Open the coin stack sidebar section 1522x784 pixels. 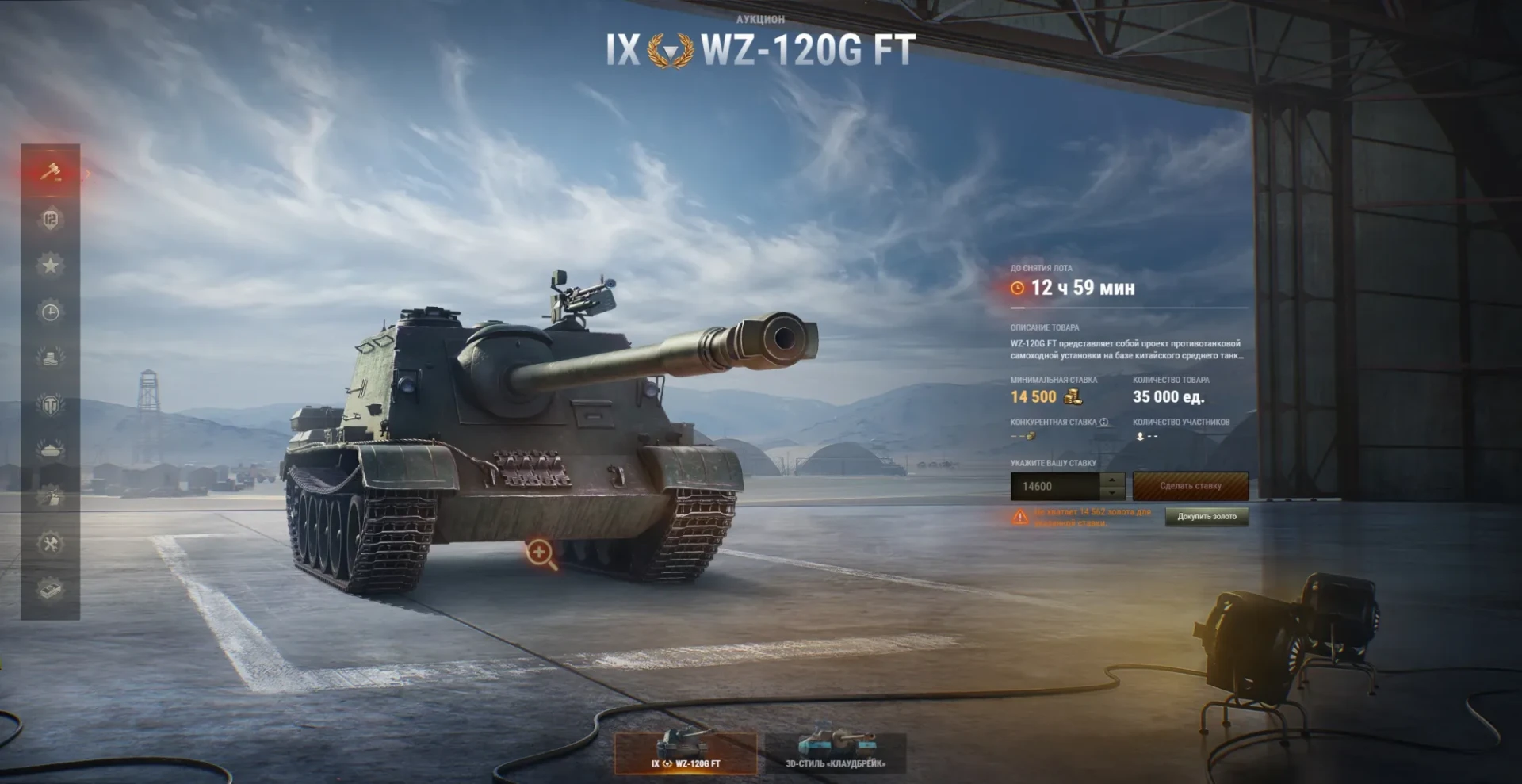pyautogui.click(x=50, y=358)
